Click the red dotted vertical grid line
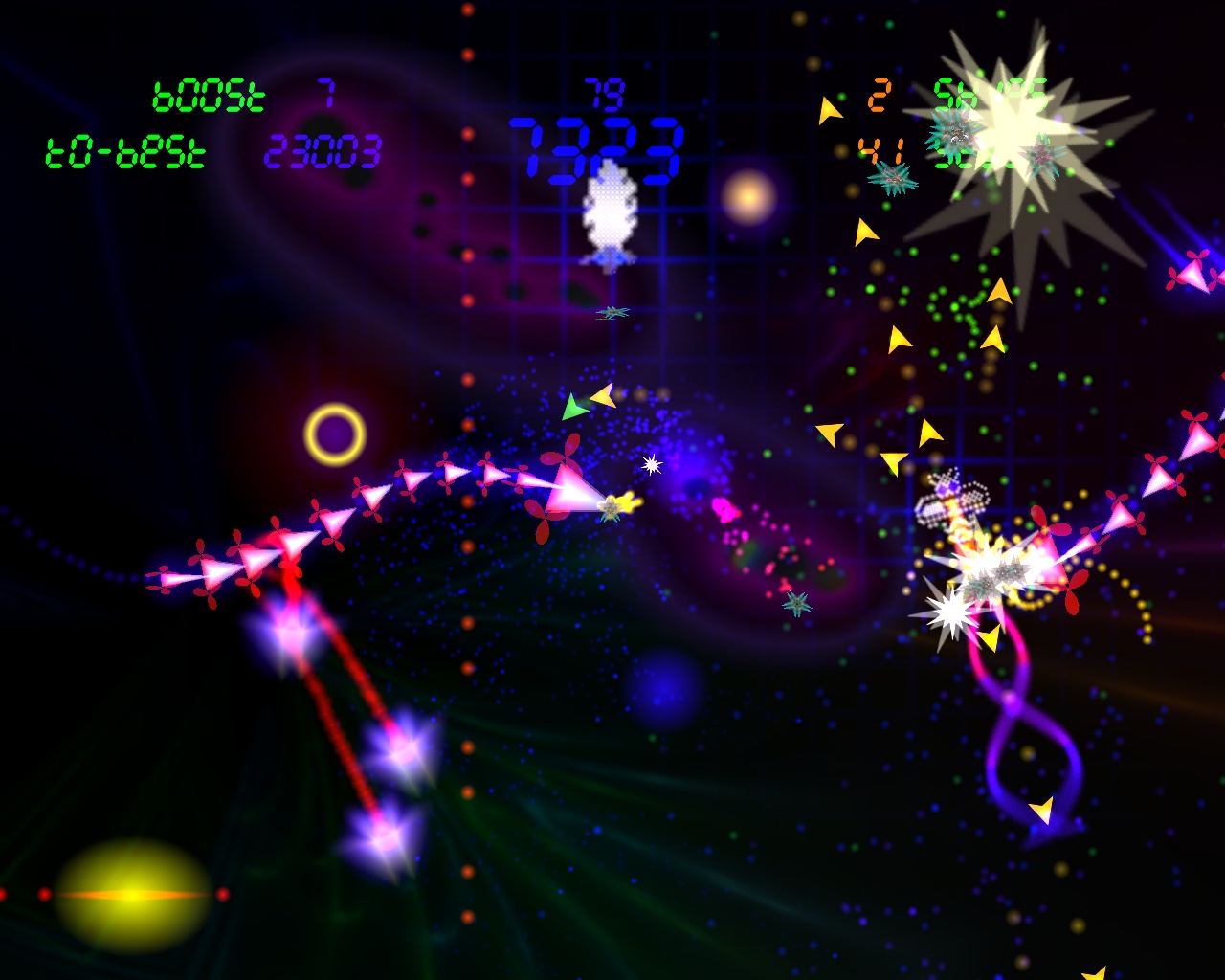This screenshot has height=980, width=1225. point(466,383)
